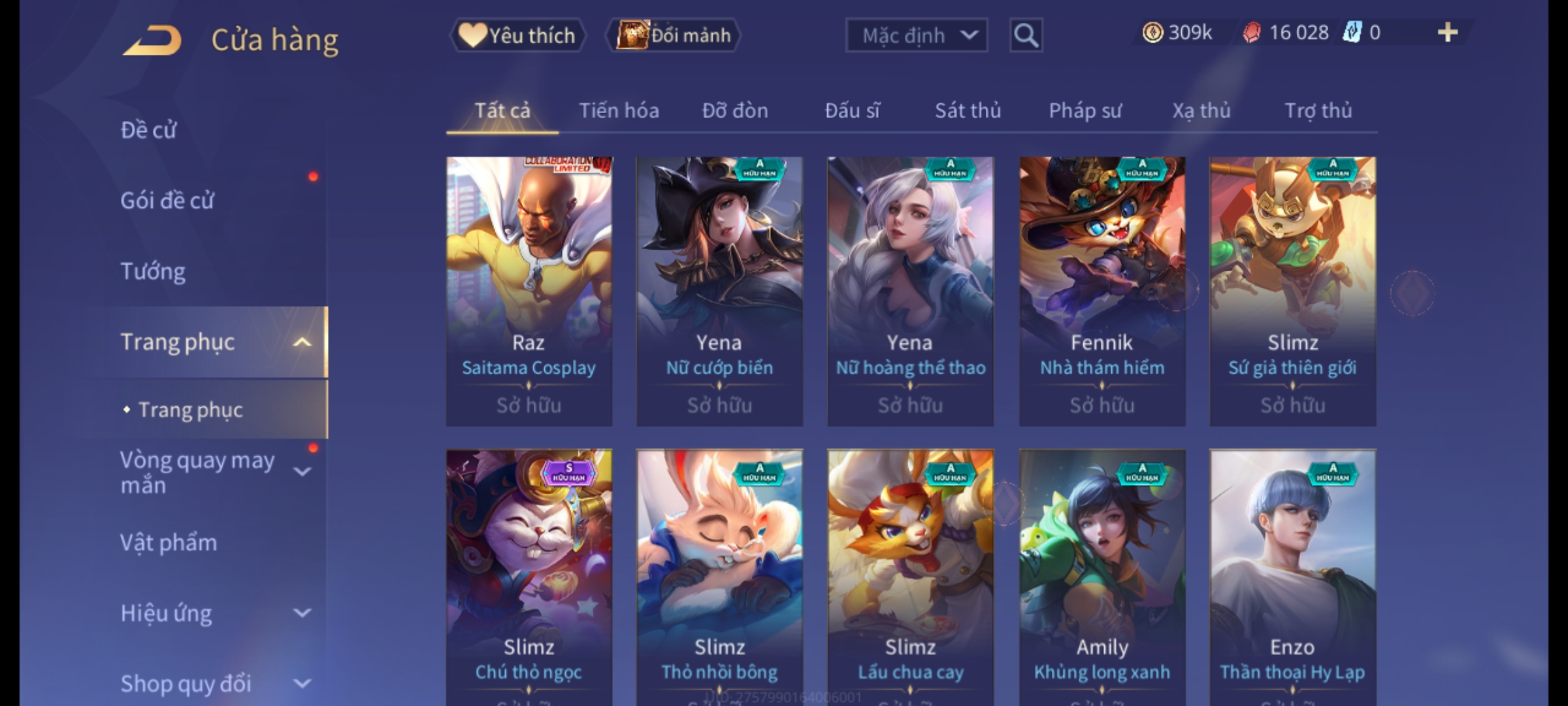The image size is (1568, 706).
Task: Switch to the Tiến hóa tab
Action: click(619, 111)
